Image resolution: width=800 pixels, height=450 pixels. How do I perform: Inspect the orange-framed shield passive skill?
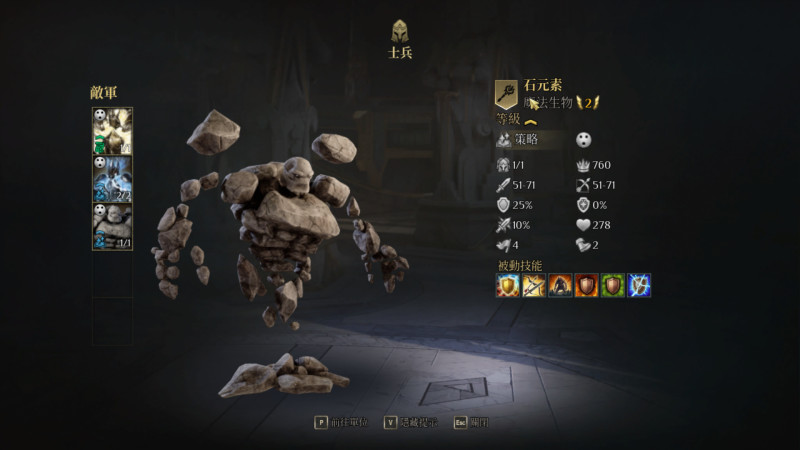pyautogui.click(x=586, y=285)
